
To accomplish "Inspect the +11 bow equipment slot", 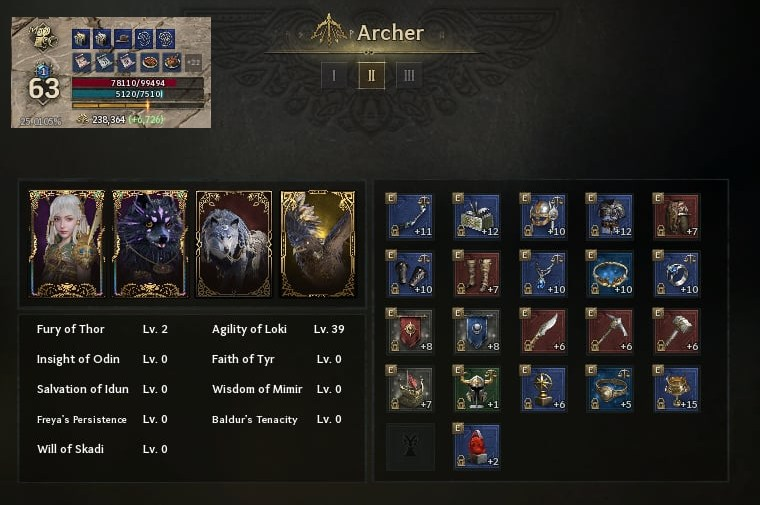I will tap(410, 216).
